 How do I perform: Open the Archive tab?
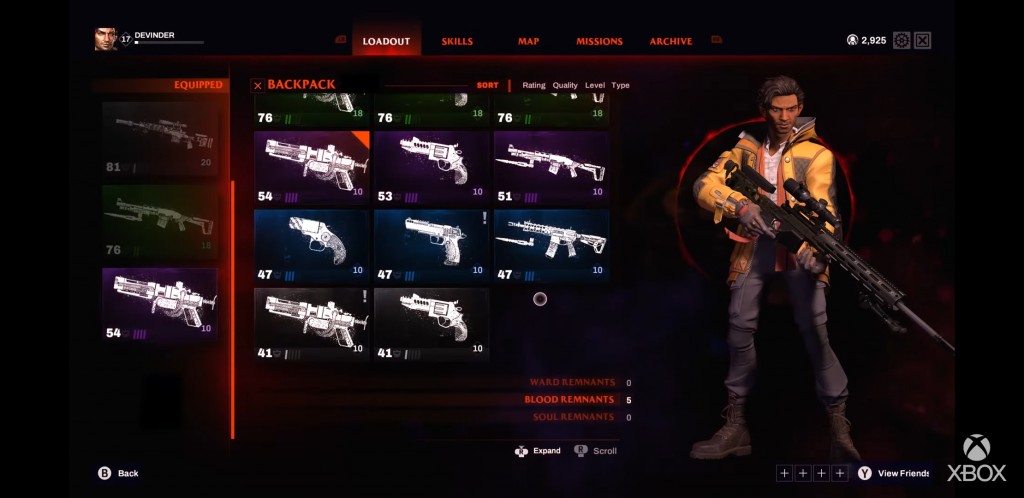[x=670, y=41]
